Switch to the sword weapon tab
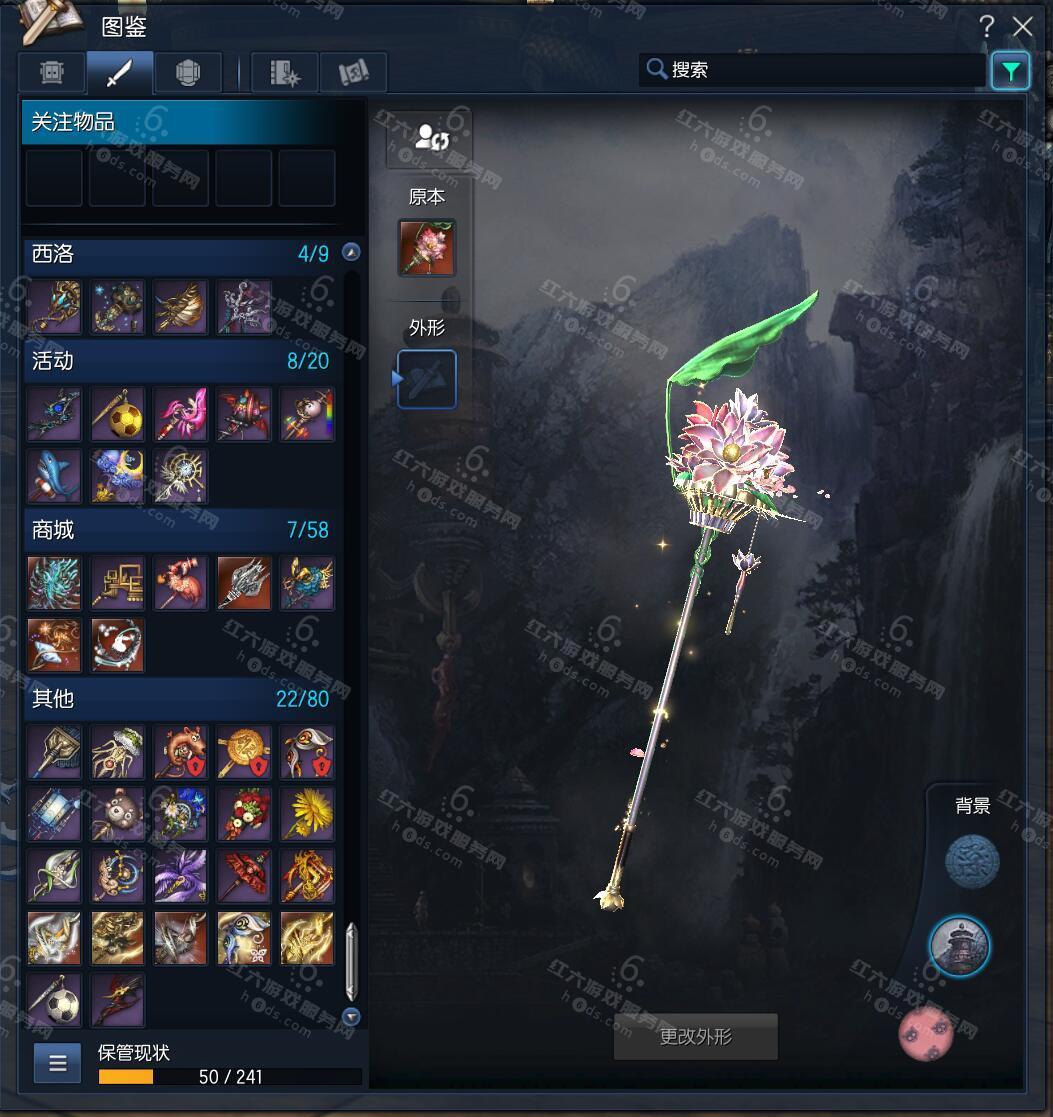 (x=120, y=73)
